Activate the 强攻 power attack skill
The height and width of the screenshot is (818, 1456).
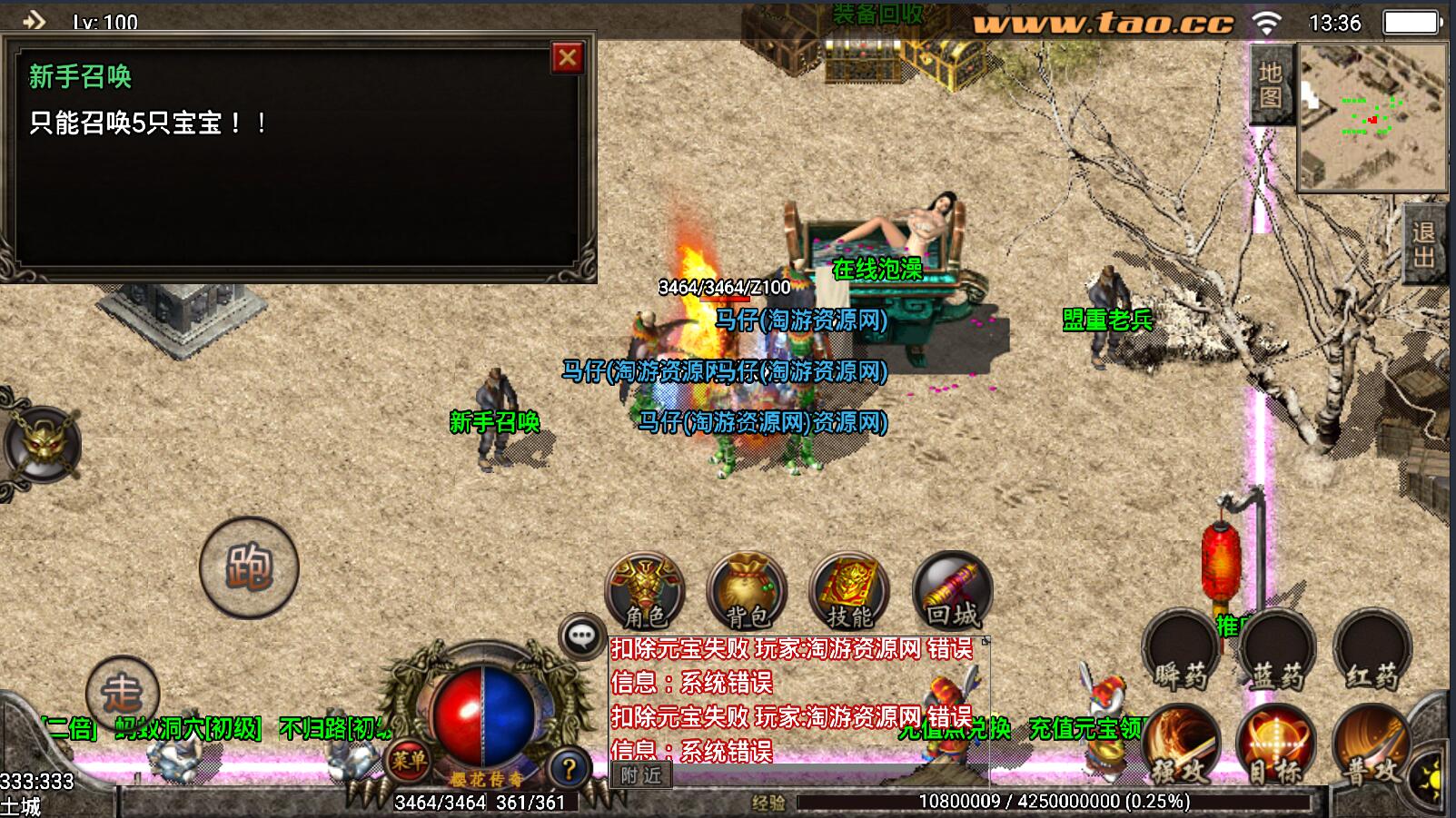pyautogui.click(x=1181, y=746)
